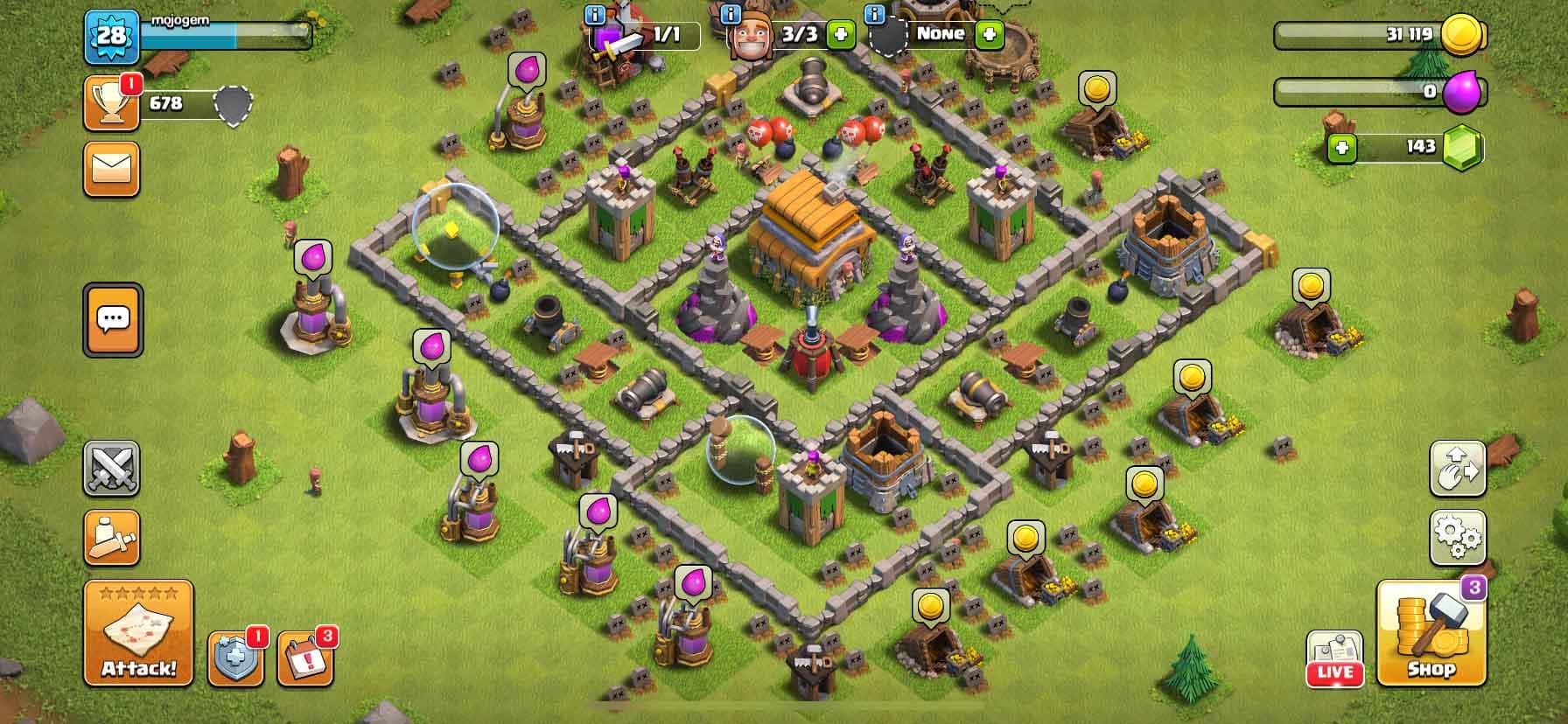Open the events calendar button
The width and height of the screenshot is (1568, 724).
pos(304,658)
